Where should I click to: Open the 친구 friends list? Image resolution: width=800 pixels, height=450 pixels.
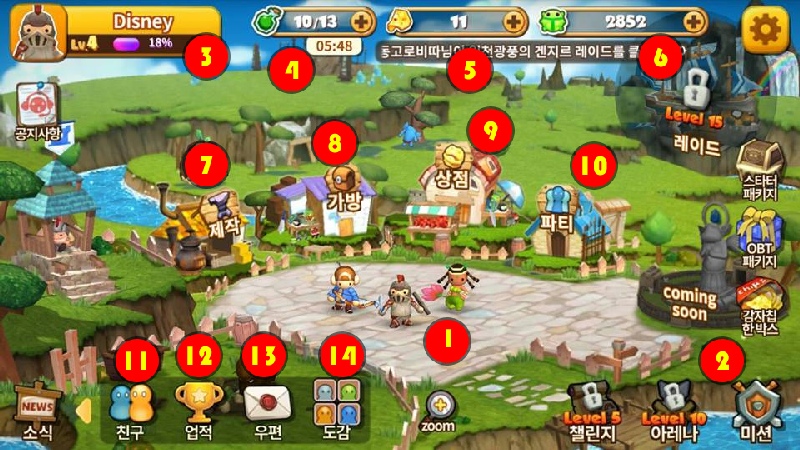(130, 410)
